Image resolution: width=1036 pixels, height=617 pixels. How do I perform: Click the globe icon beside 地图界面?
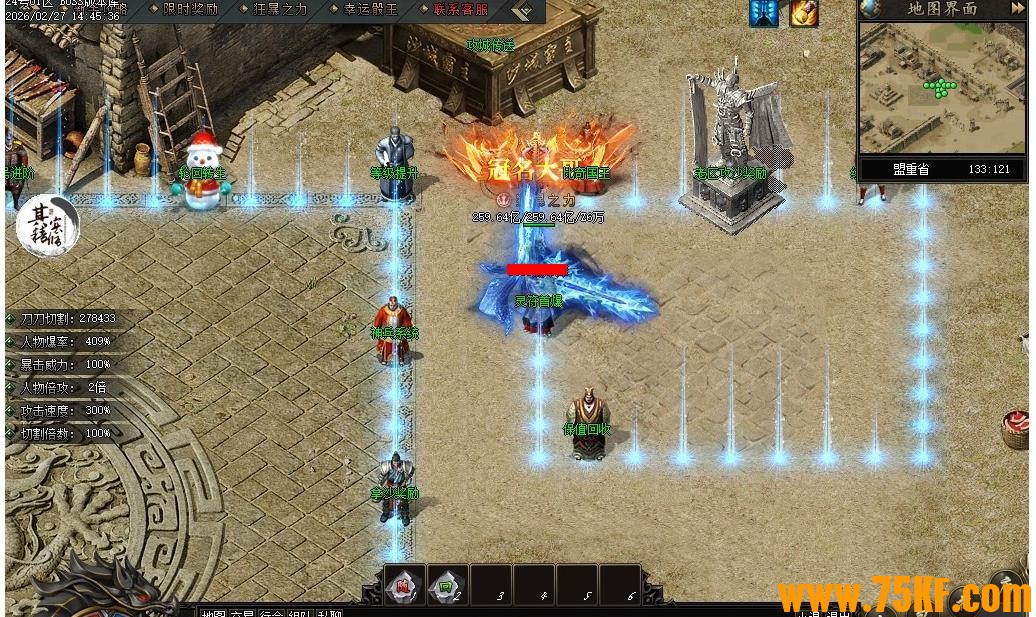pyautogui.click(x=870, y=9)
